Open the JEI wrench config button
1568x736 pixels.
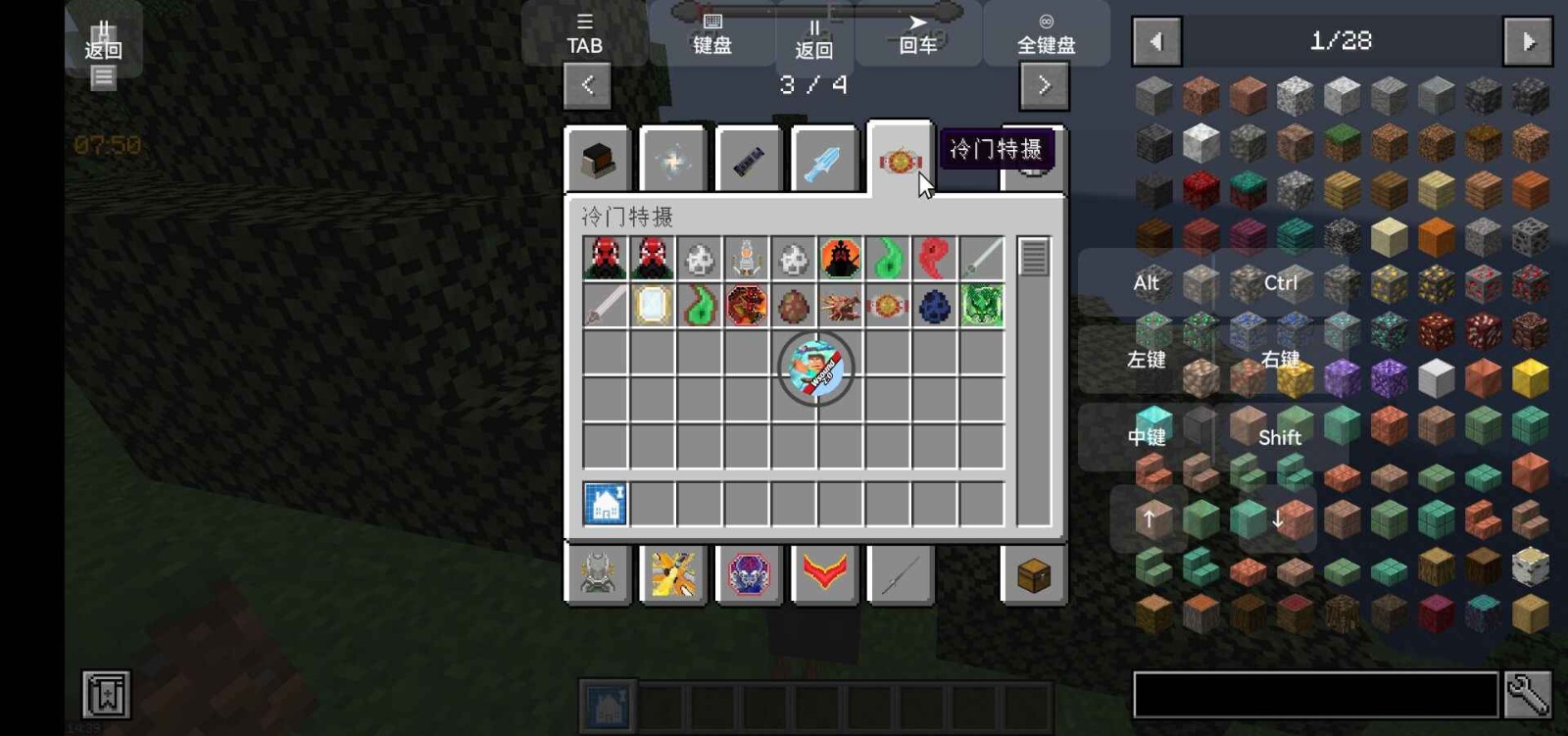click(x=1528, y=695)
